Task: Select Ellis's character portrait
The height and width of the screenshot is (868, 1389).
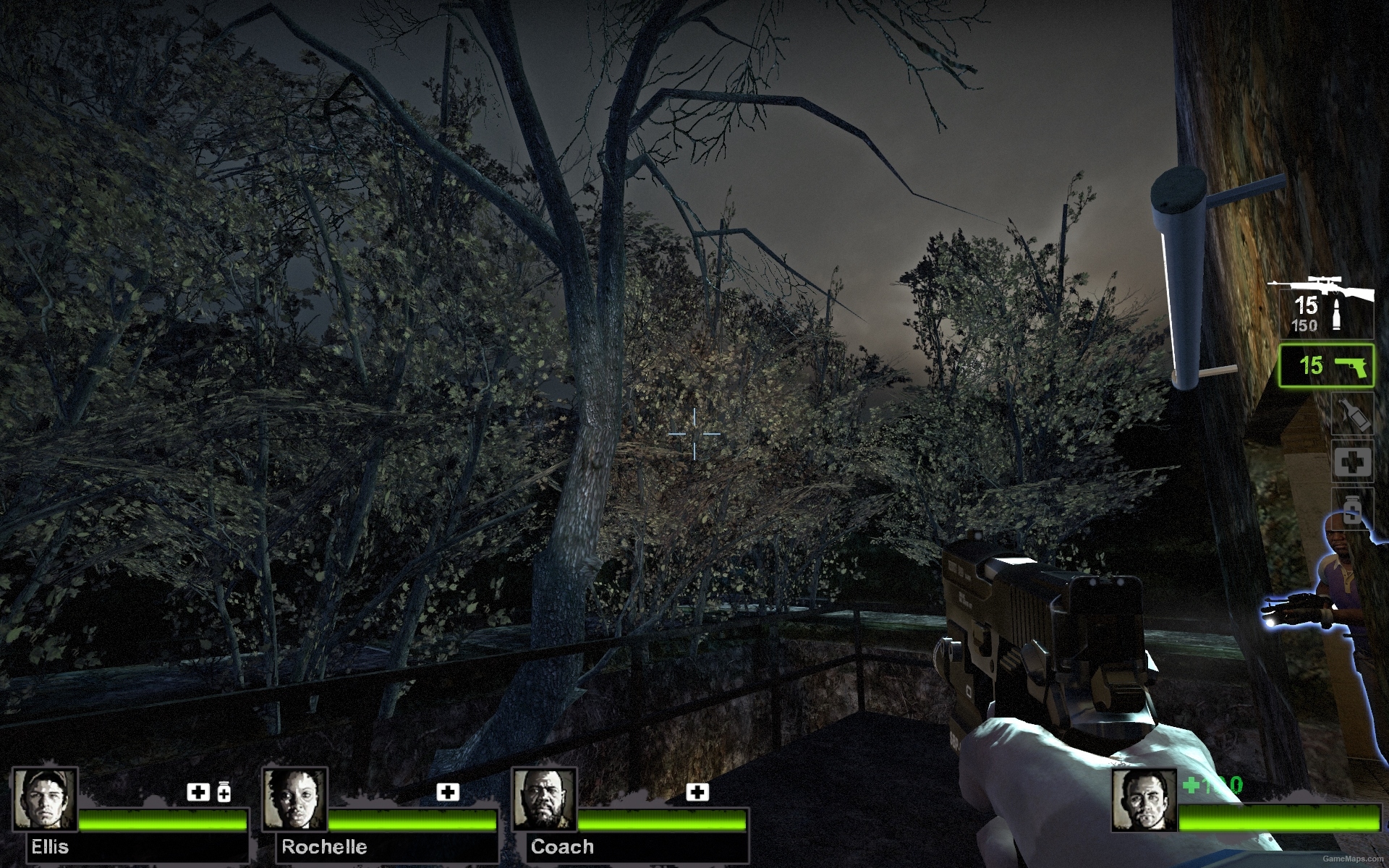Action: [45, 798]
